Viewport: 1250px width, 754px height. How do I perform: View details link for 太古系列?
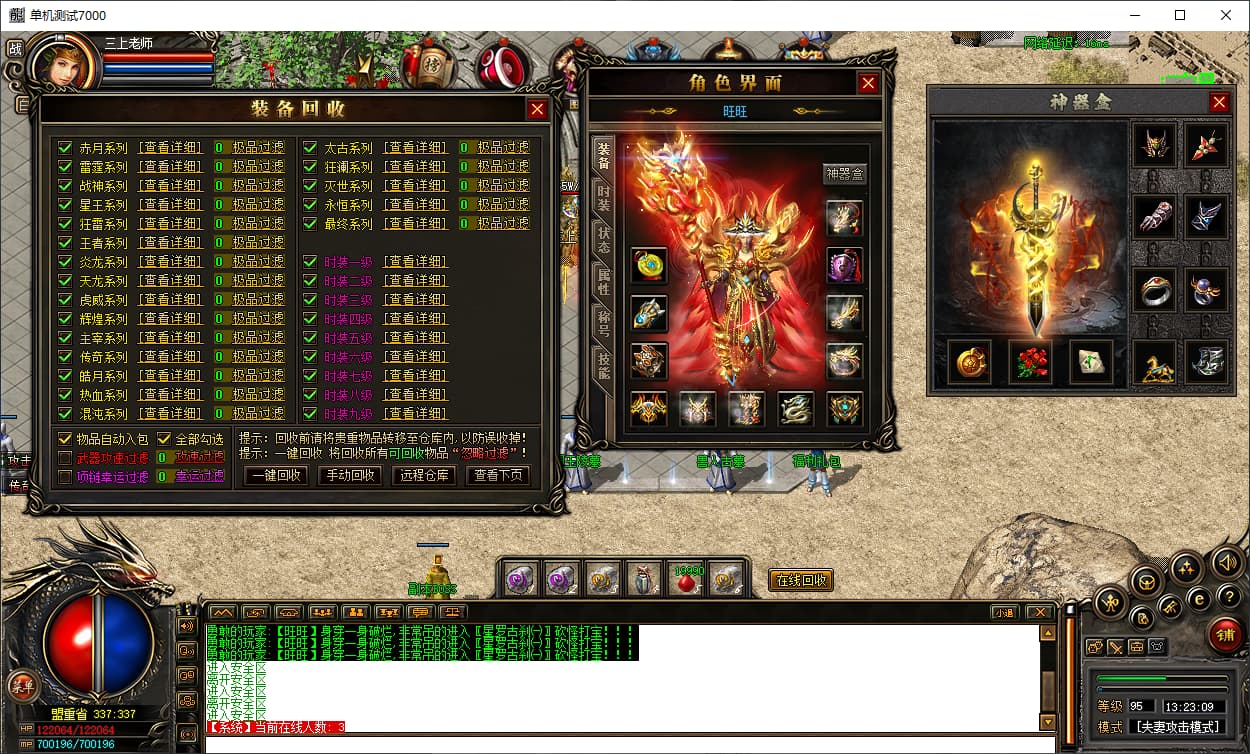pos(415,148)
